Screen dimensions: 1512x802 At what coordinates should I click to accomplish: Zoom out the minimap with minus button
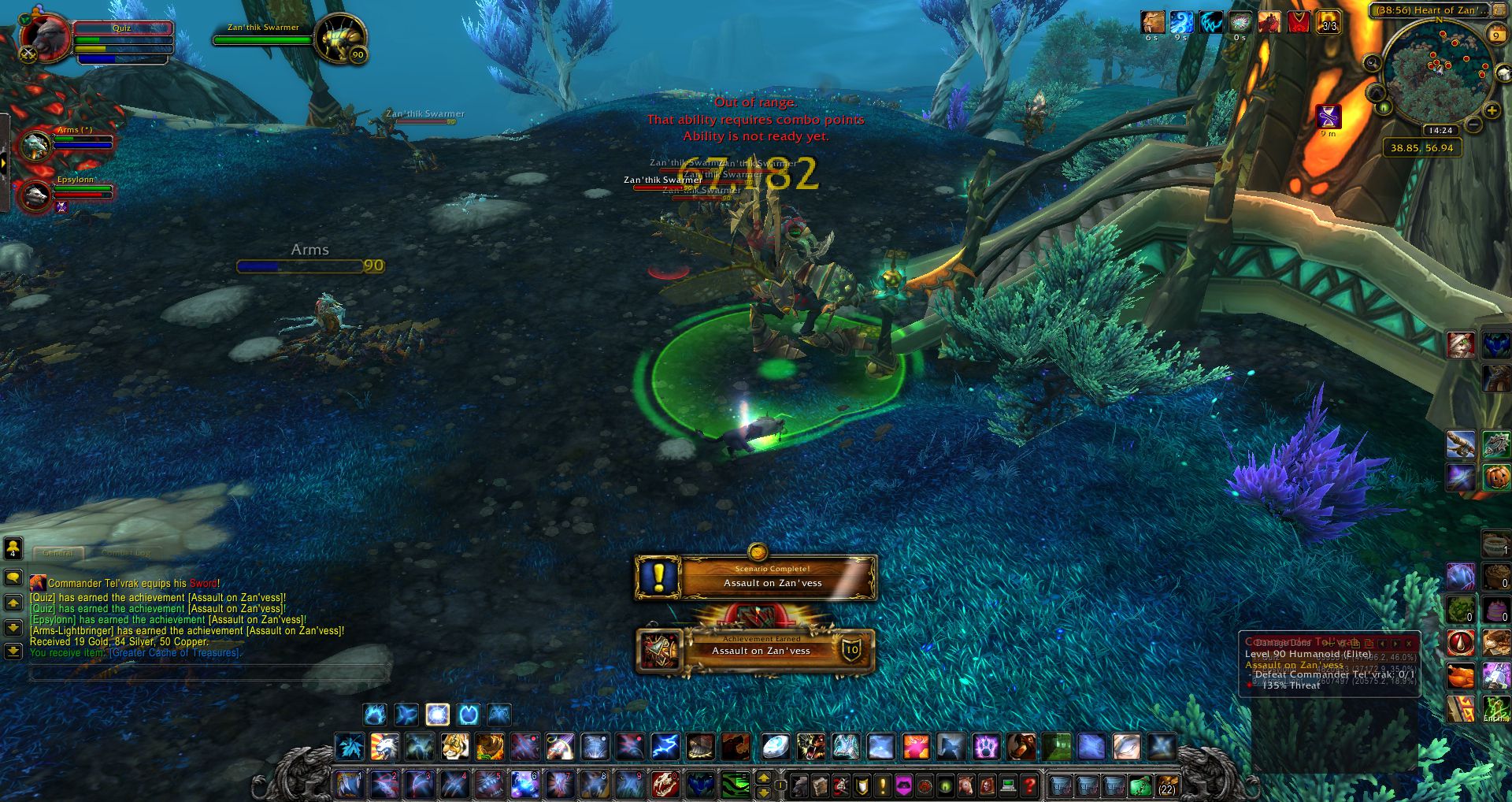click(1473, 124)
